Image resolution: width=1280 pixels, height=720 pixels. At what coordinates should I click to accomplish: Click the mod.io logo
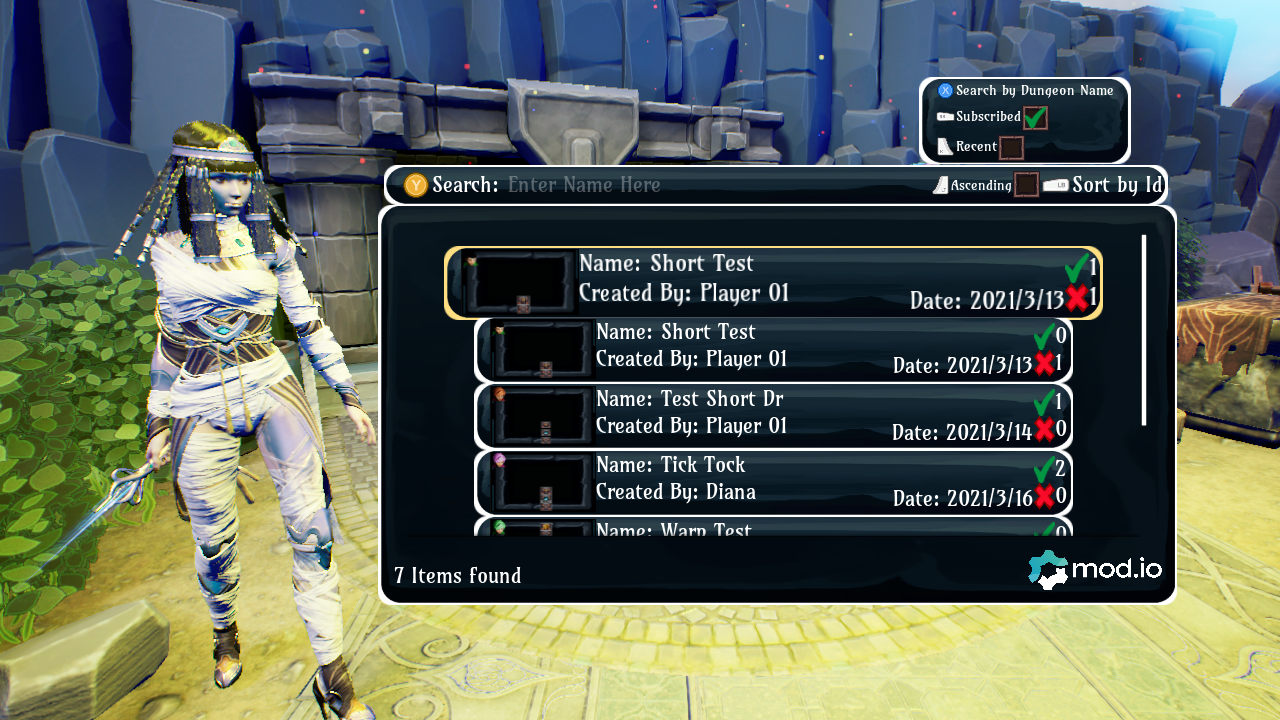click(x=1095, y=570)
